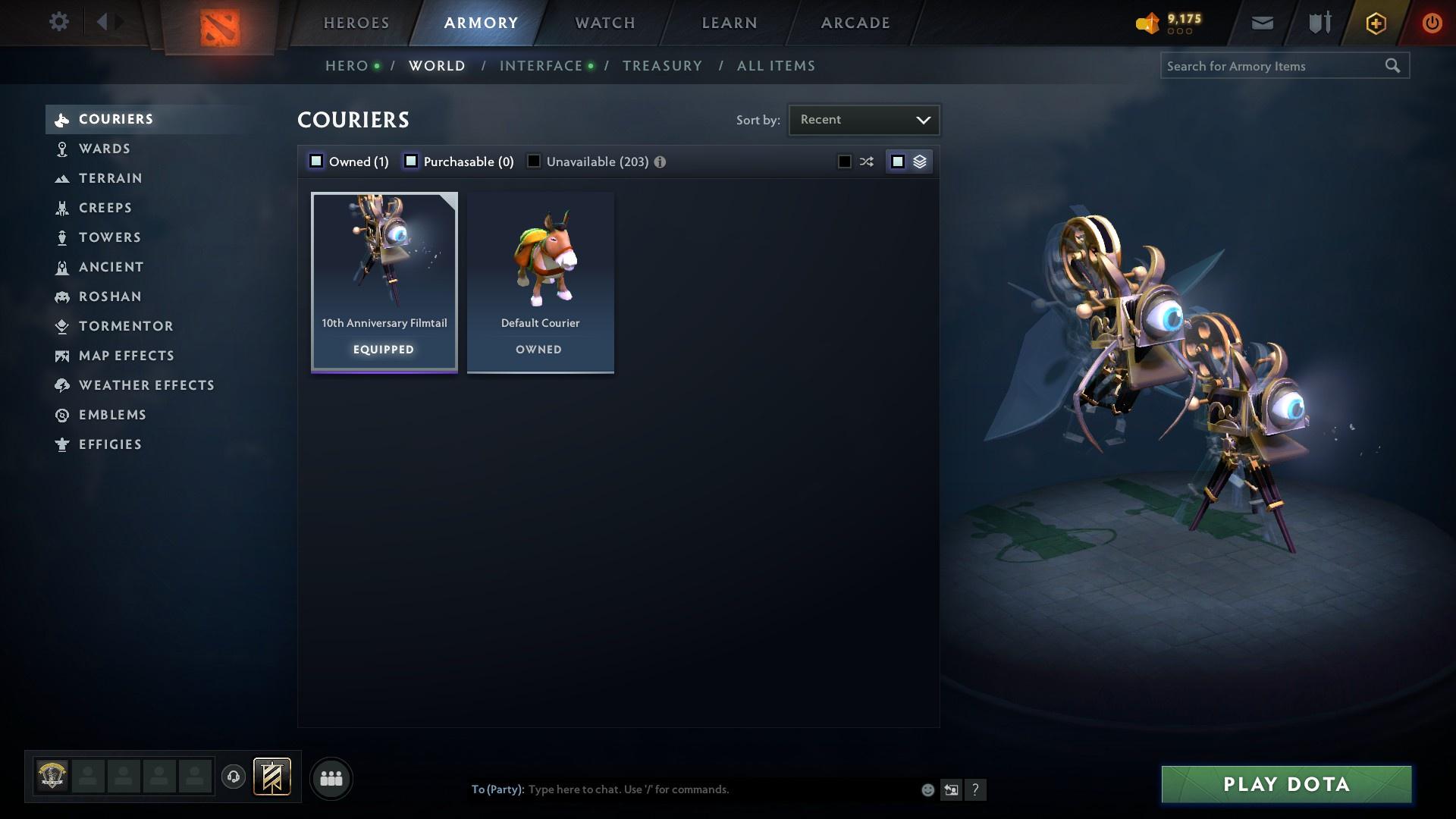Click the search magnifier in the Armory search bar

click(x=1394, y=66)
